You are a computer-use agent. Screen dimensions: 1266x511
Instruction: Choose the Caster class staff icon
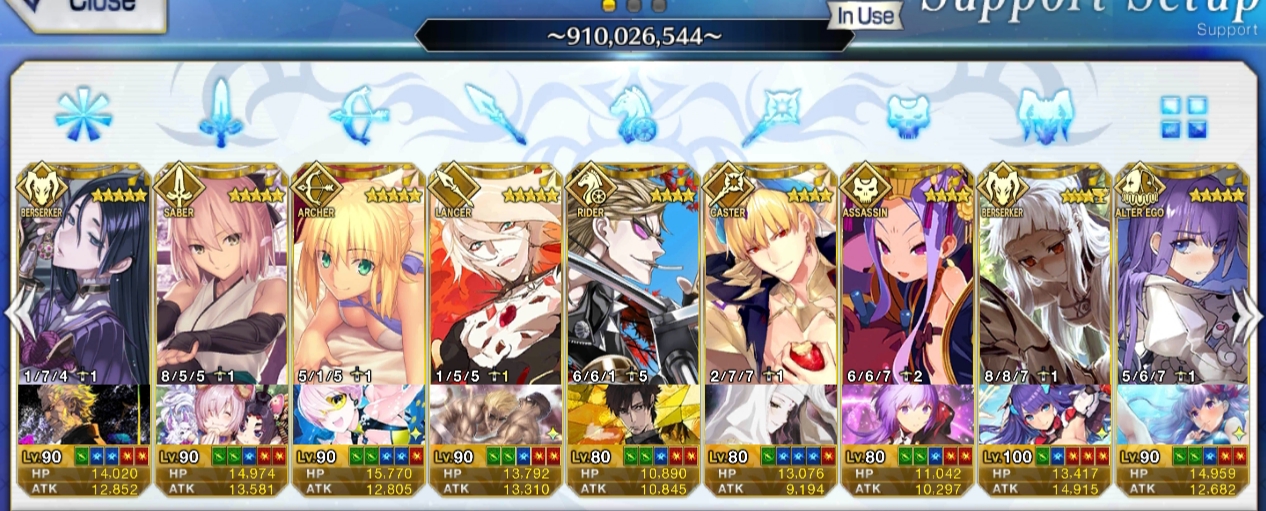pyautogui.click(x=770, y=115)
